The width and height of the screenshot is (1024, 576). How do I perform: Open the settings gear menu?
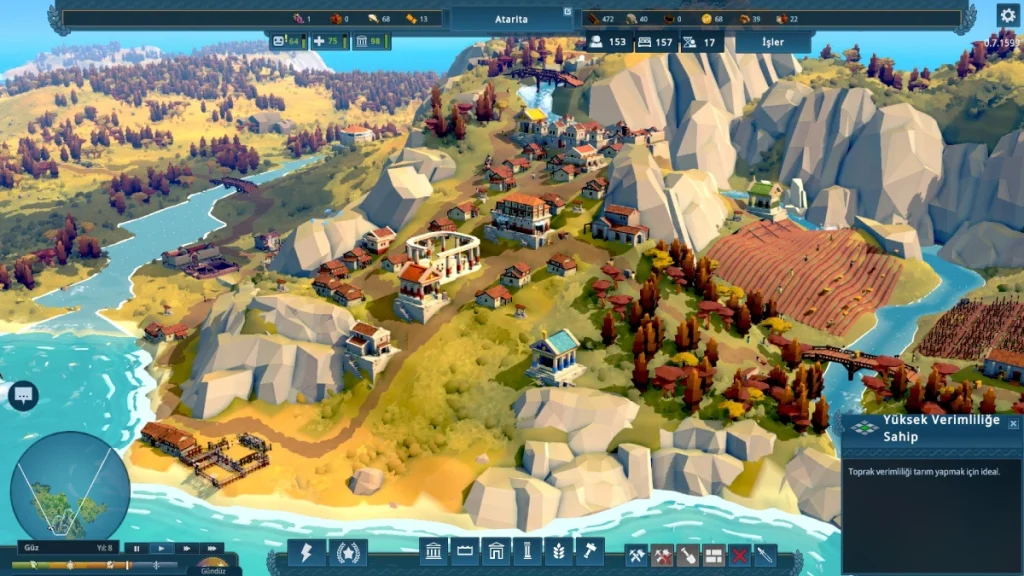pos(1007,15)
